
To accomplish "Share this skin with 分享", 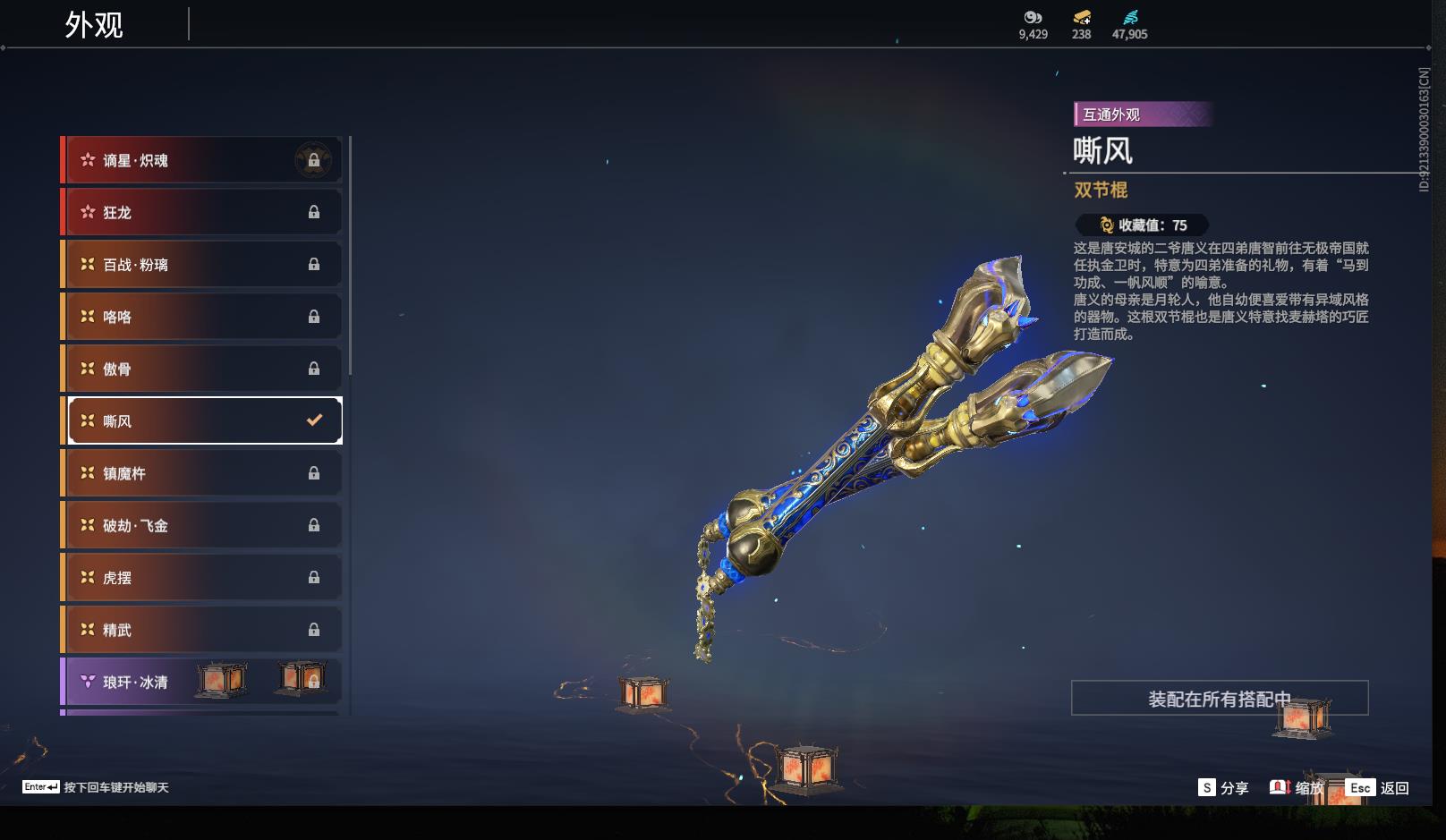I will tap(1223, 788).
